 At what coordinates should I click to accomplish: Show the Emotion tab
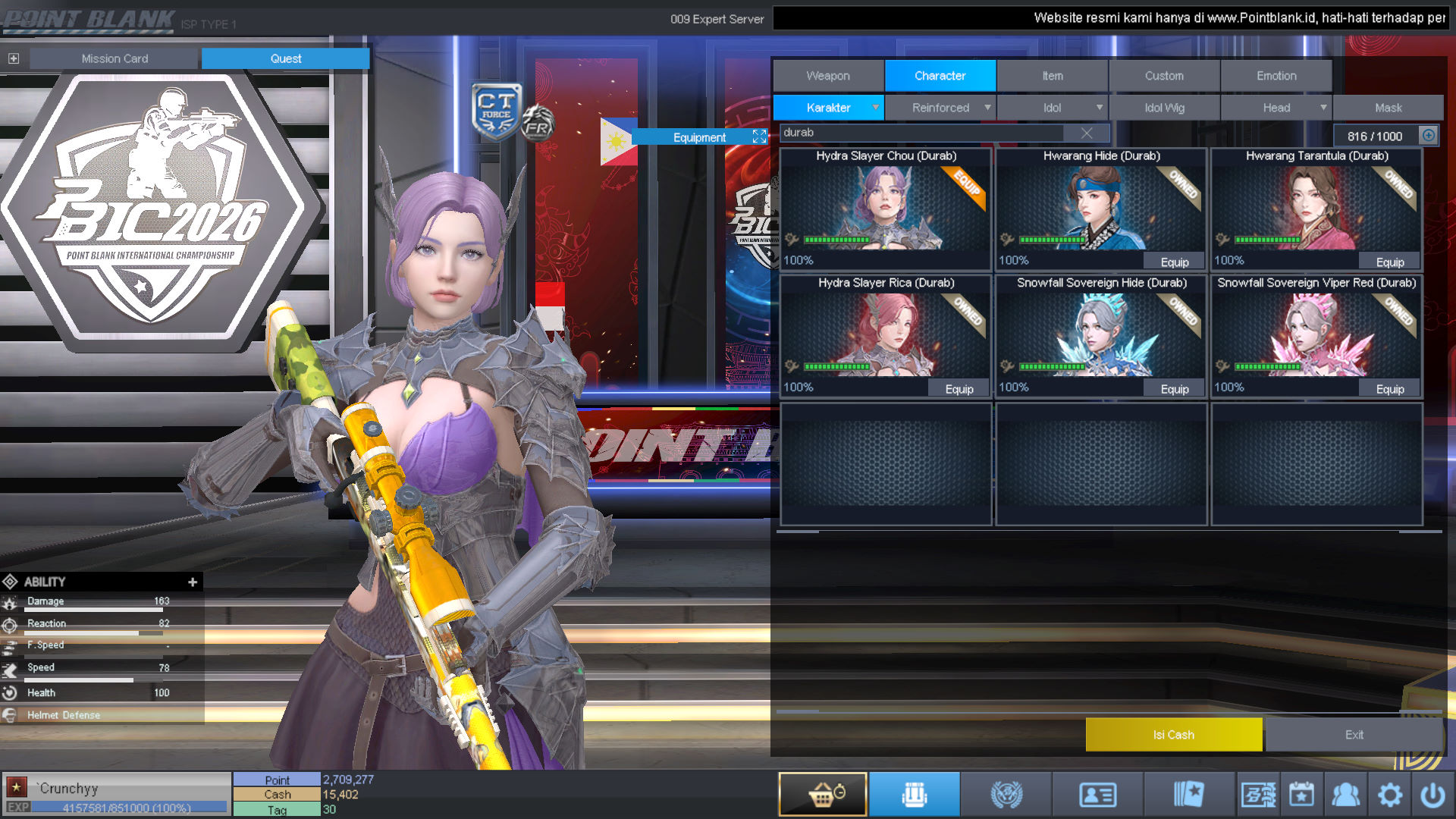click(x=1276, y=76)
